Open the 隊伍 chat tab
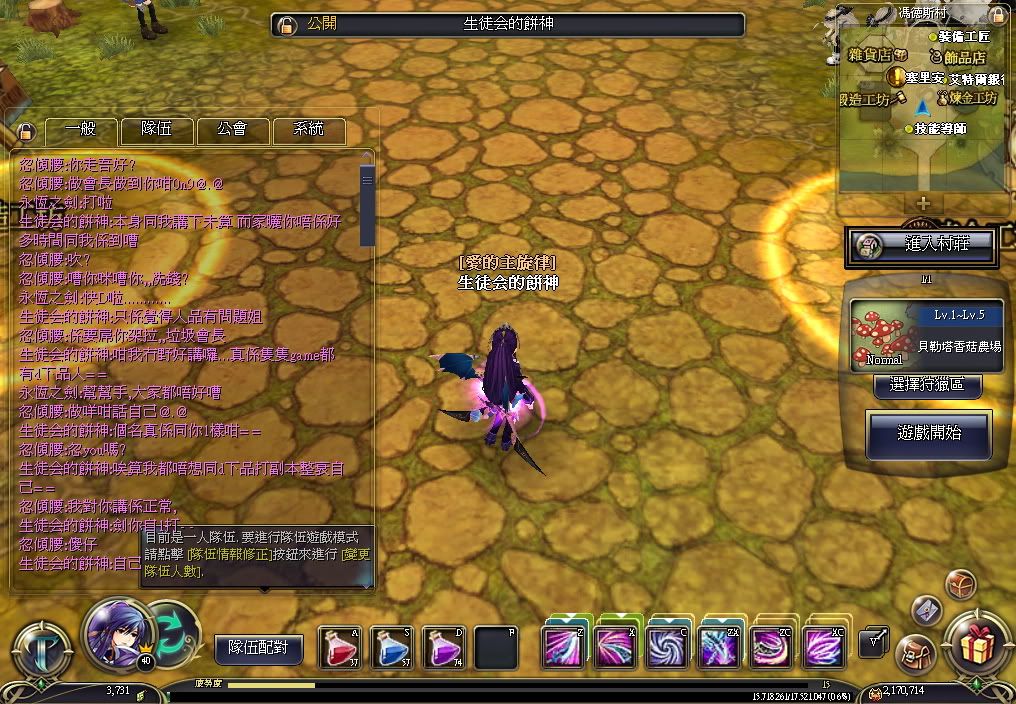 click(x=156, y=130)
